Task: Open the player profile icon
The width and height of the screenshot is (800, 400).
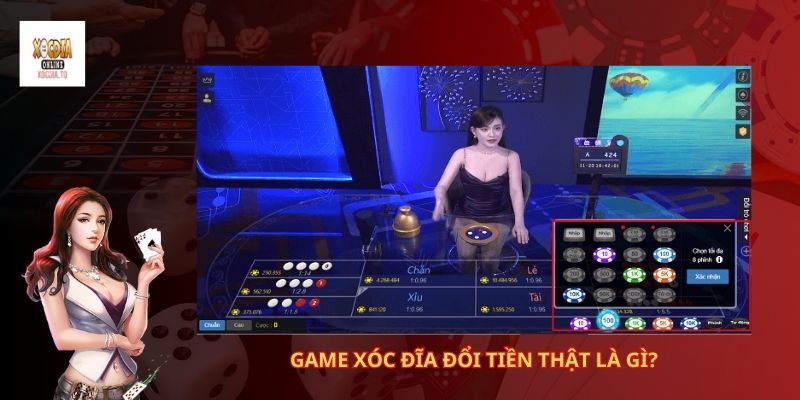Action: (208, 97)
